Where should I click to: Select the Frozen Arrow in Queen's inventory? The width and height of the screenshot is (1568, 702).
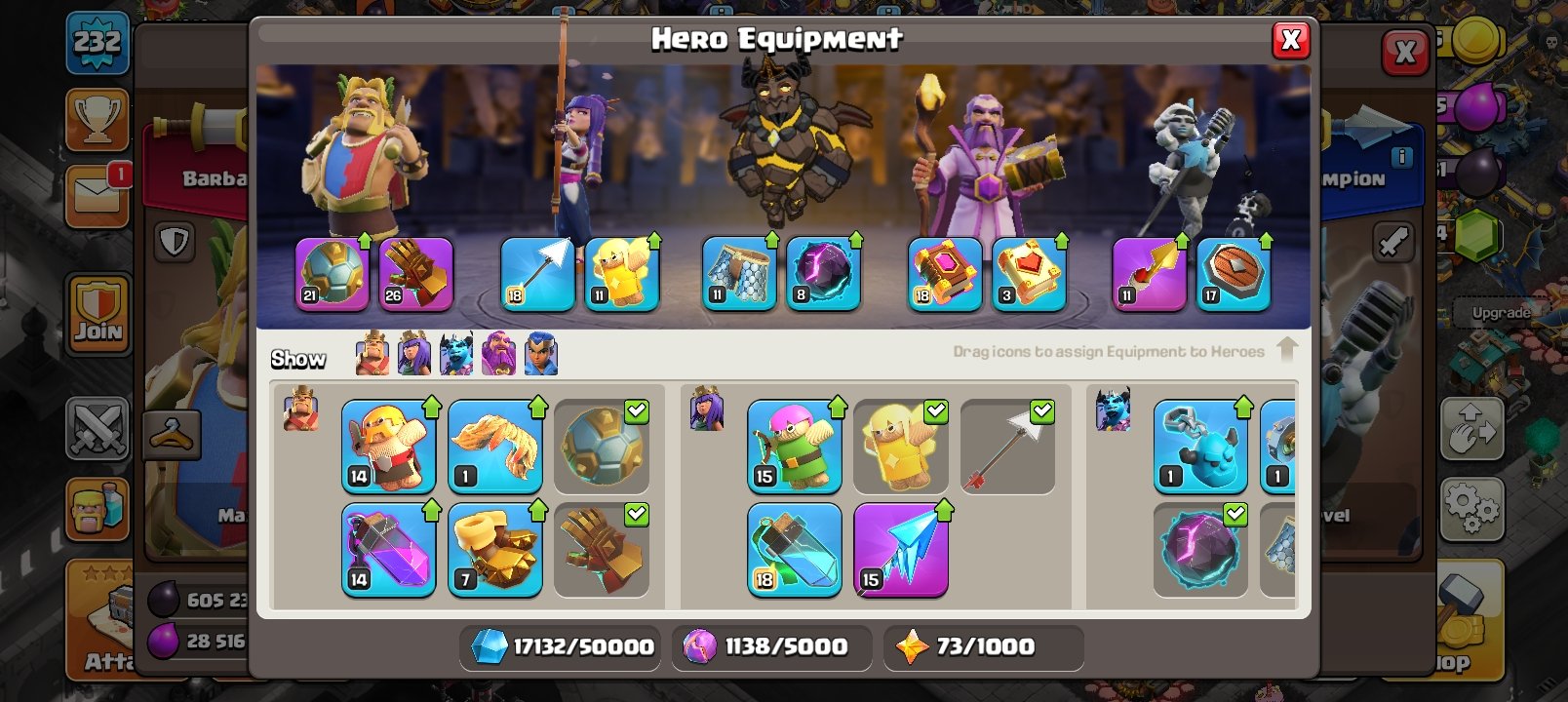click(900, 549)
